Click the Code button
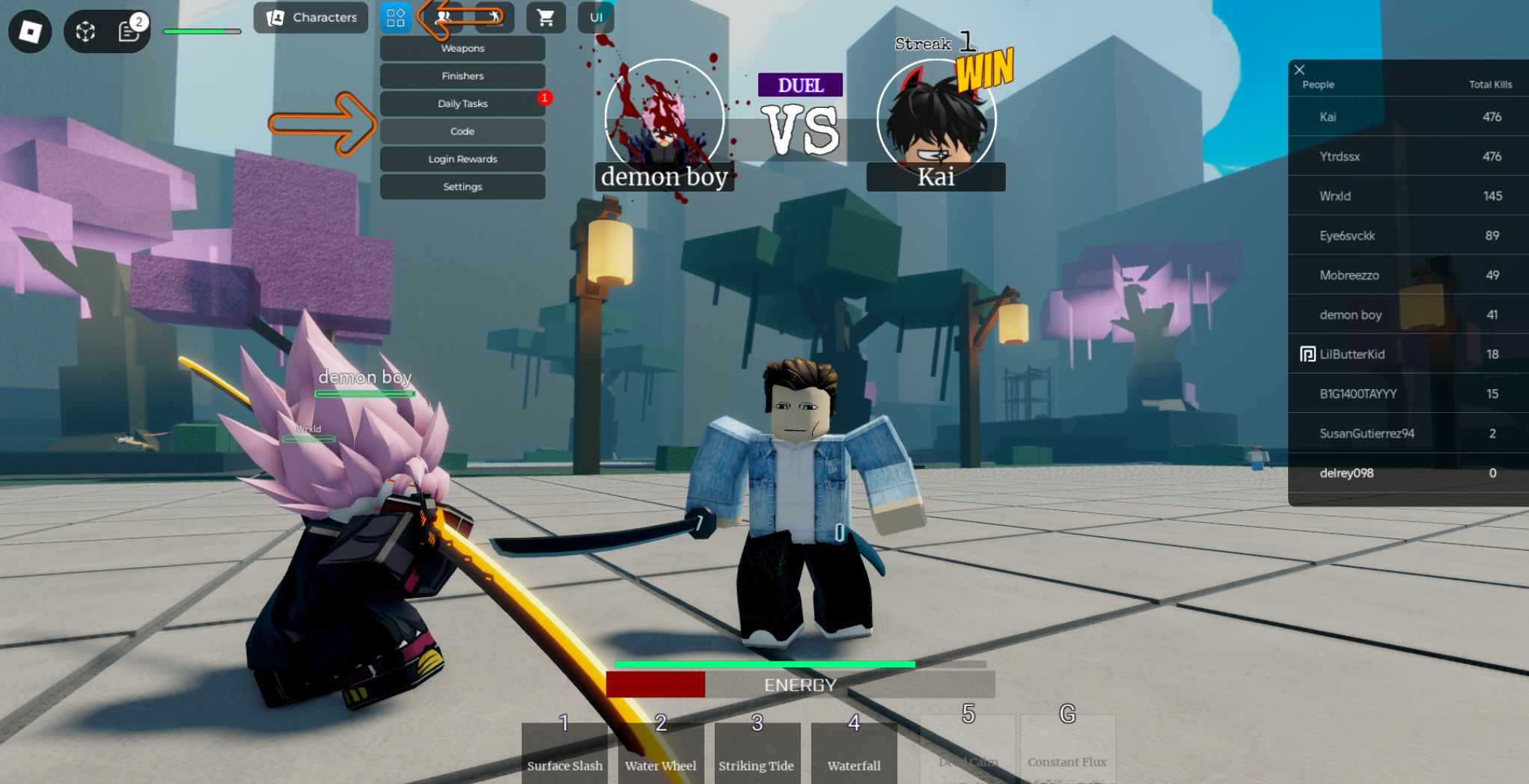Image resolution: width=1529 pixels, height=784 pixels. click(x=462, y=131)
